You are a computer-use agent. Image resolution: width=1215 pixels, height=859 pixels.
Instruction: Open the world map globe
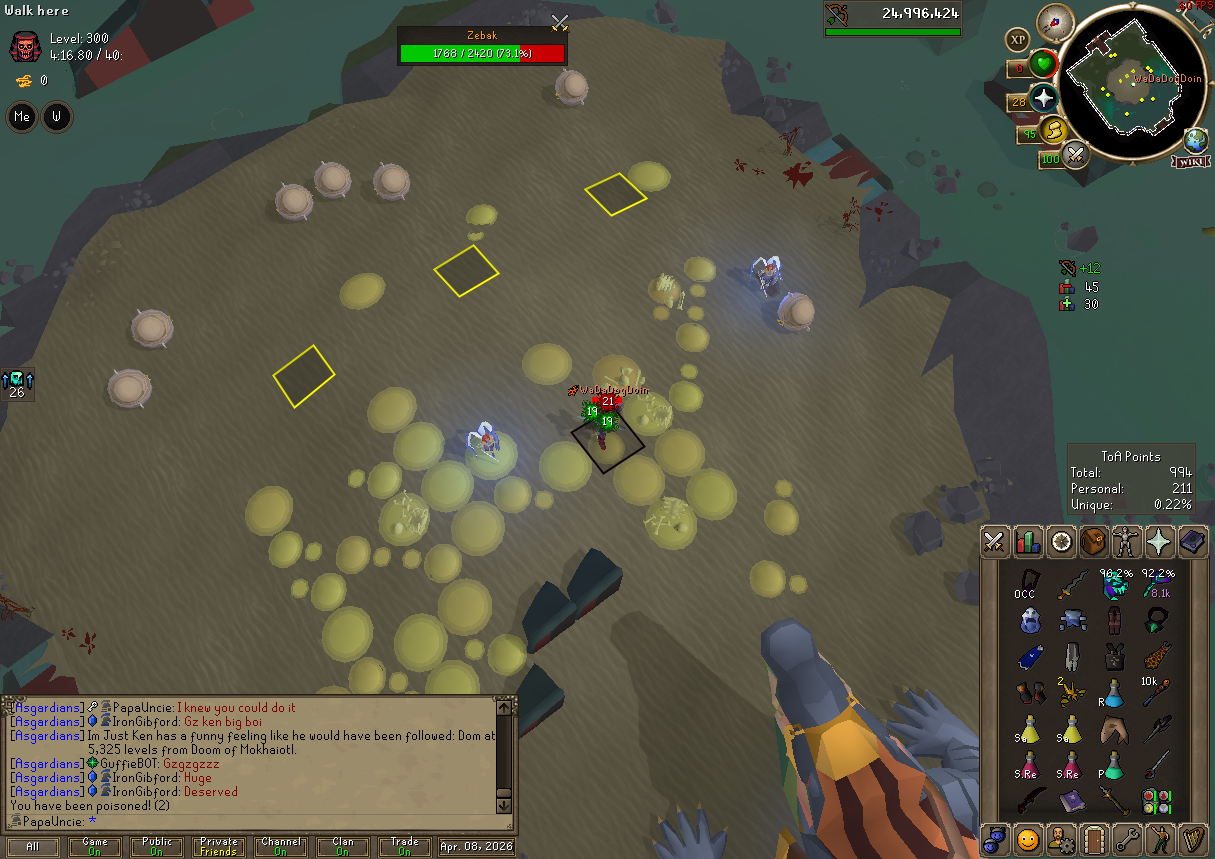[x=1196, y=139]
